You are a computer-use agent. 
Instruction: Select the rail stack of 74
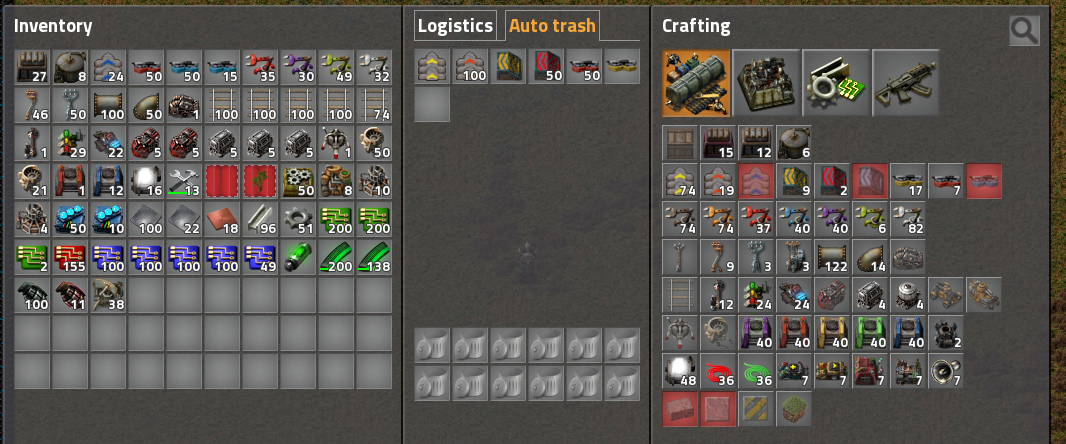click(x=375, y=105)
